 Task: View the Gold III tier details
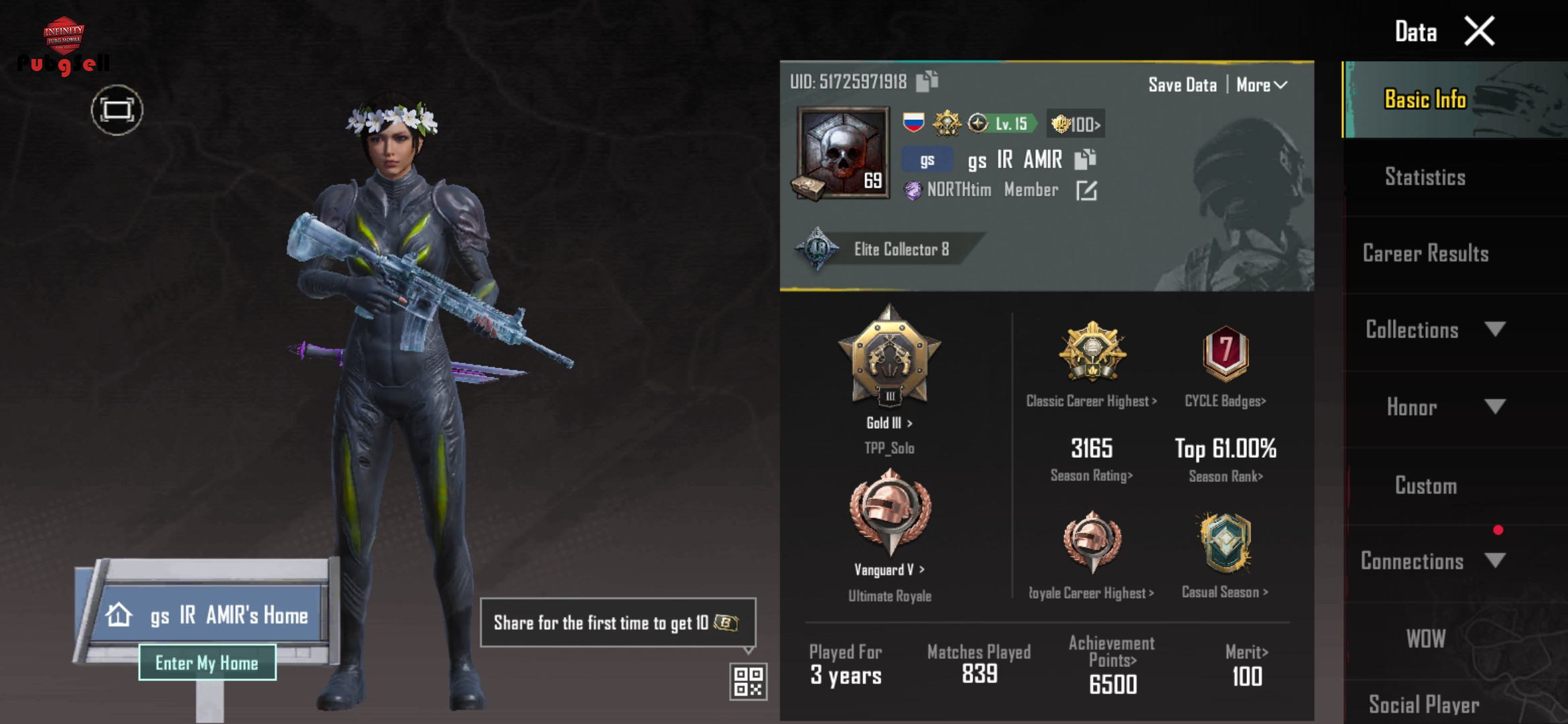tap(889, 423)
